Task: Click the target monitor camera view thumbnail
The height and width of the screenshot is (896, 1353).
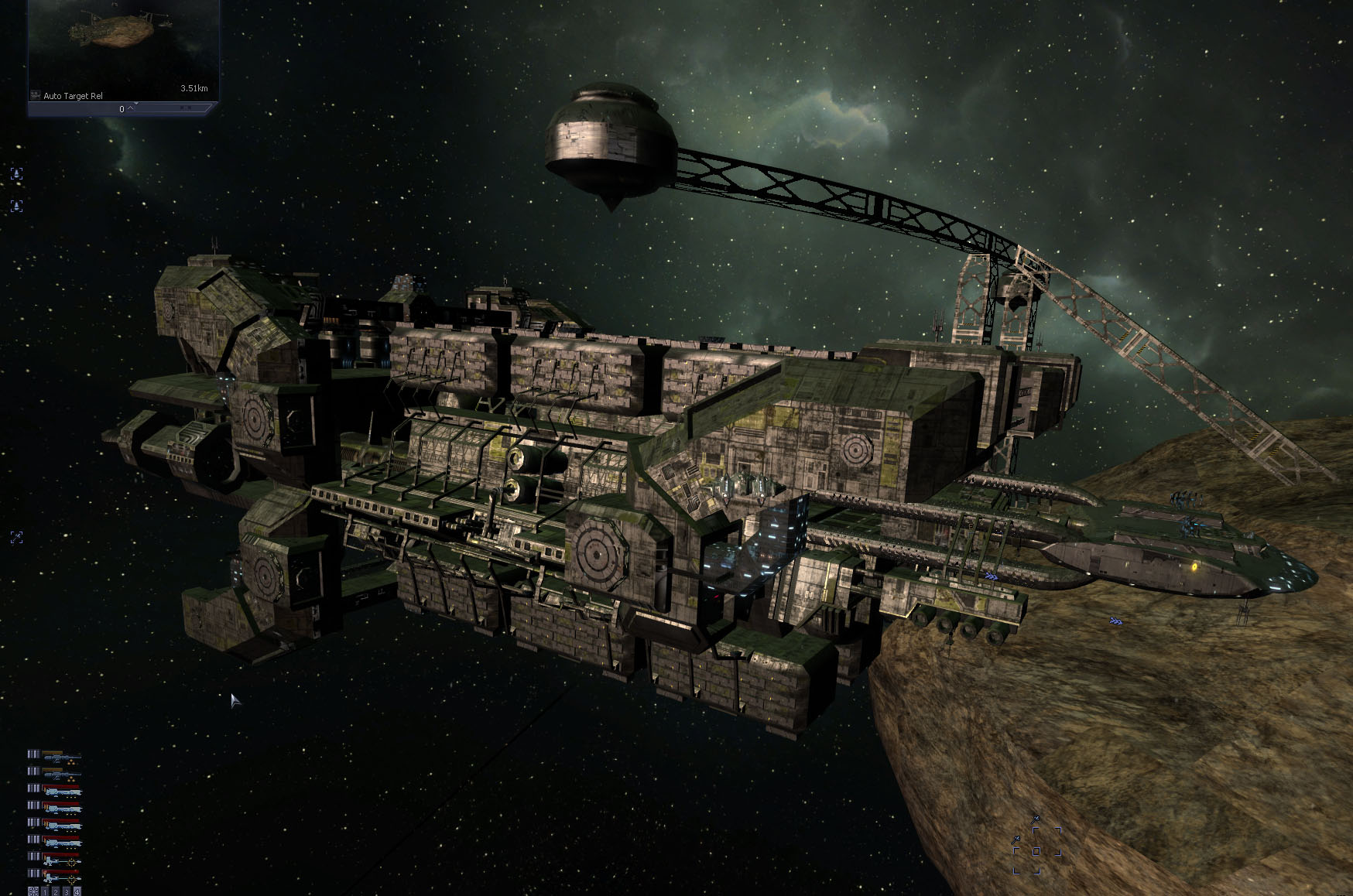Action: (122, 43)
